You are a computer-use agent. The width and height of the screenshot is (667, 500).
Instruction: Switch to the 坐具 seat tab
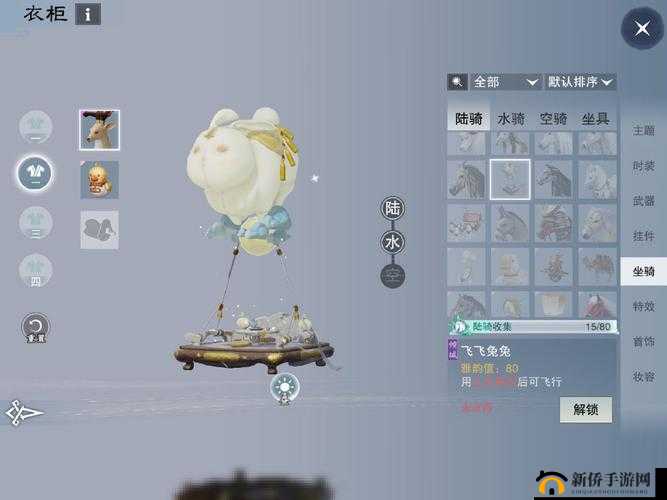(595, 118)
